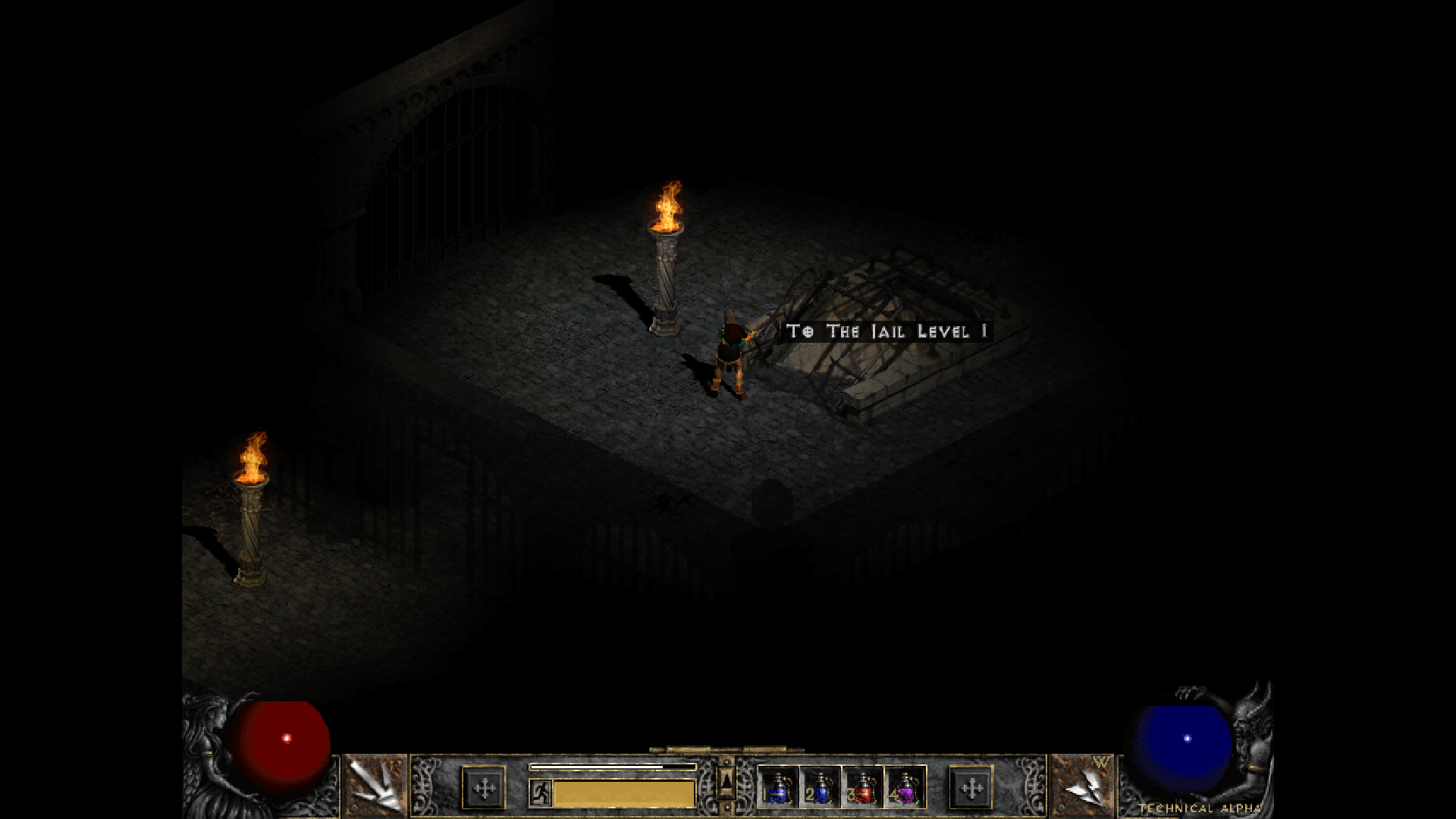Use the blue potion in belt slot 1
This screenshot has width=1456, height=819.
pos(778,788)
